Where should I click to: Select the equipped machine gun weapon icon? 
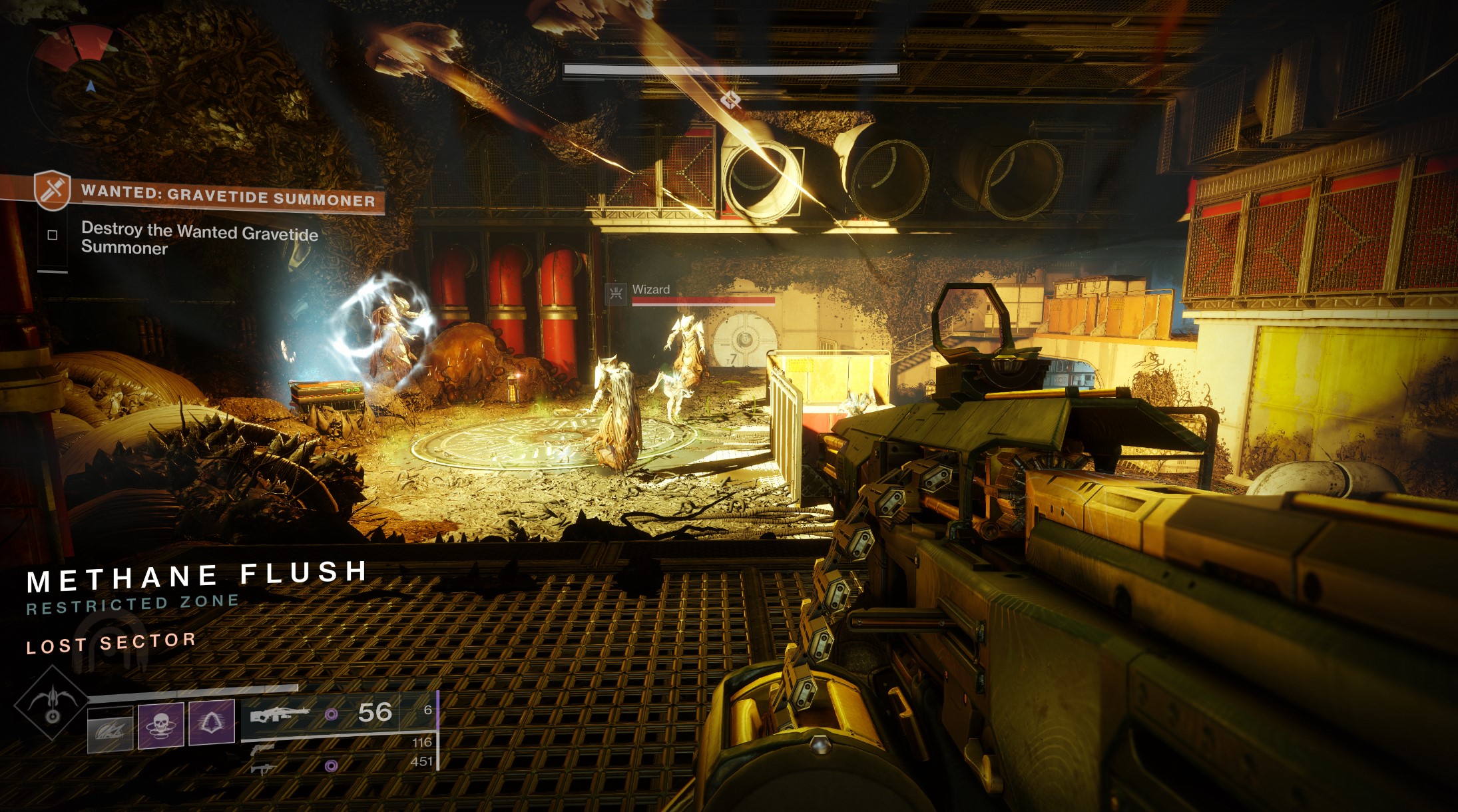pyautogui.click(x=279, y=715)
